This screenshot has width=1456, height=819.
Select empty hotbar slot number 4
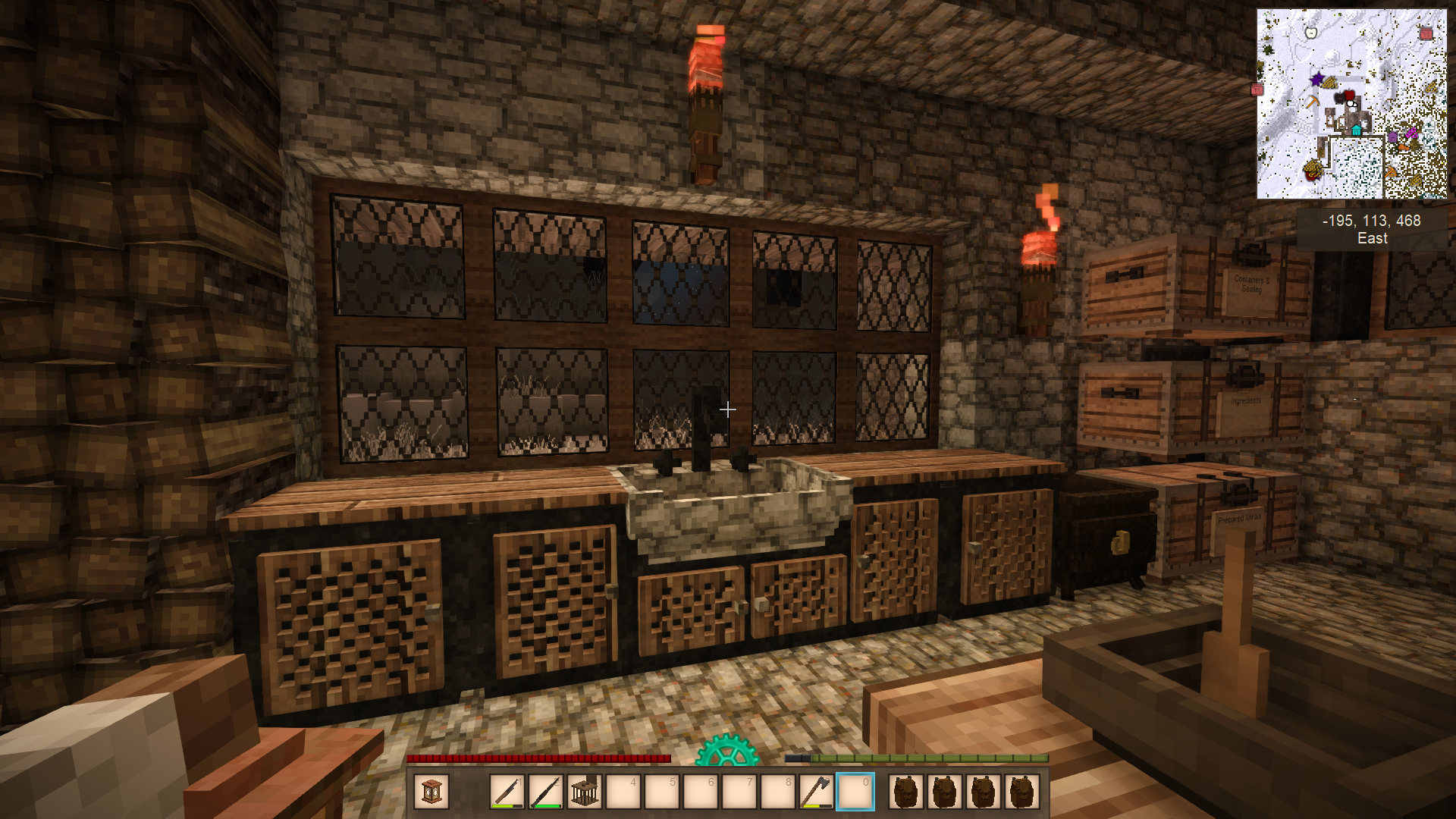tap(623, 792)
